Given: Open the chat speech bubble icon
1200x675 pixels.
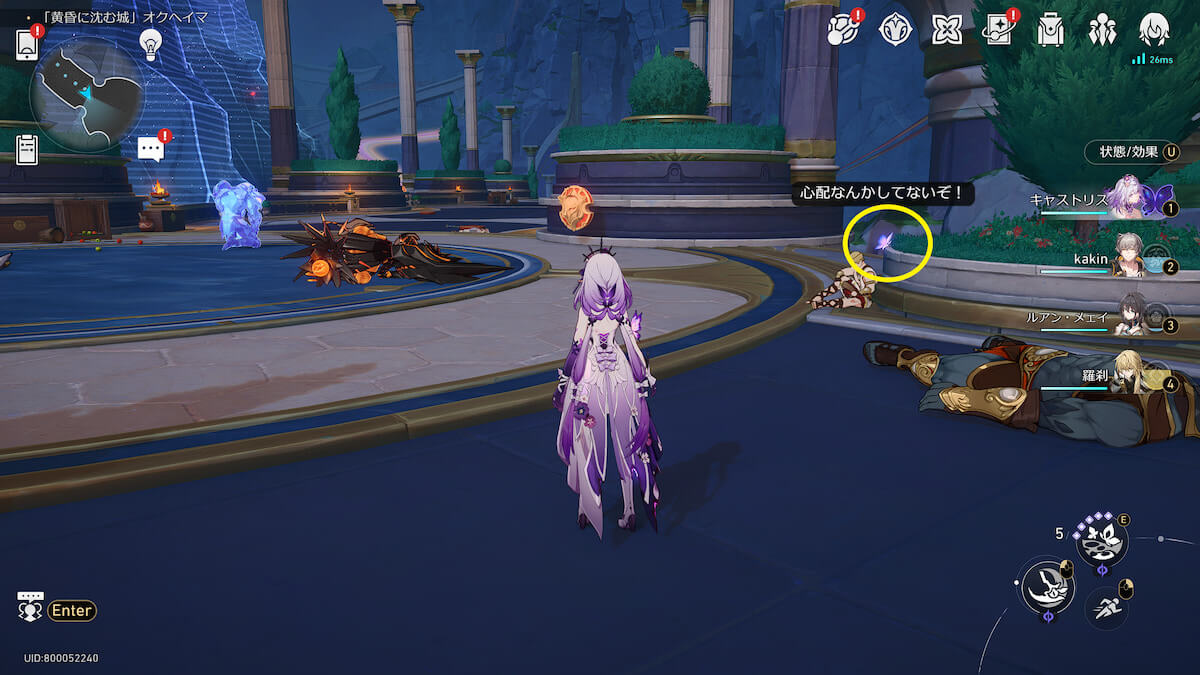Looking at the screenshot, I should coord(151,149).
